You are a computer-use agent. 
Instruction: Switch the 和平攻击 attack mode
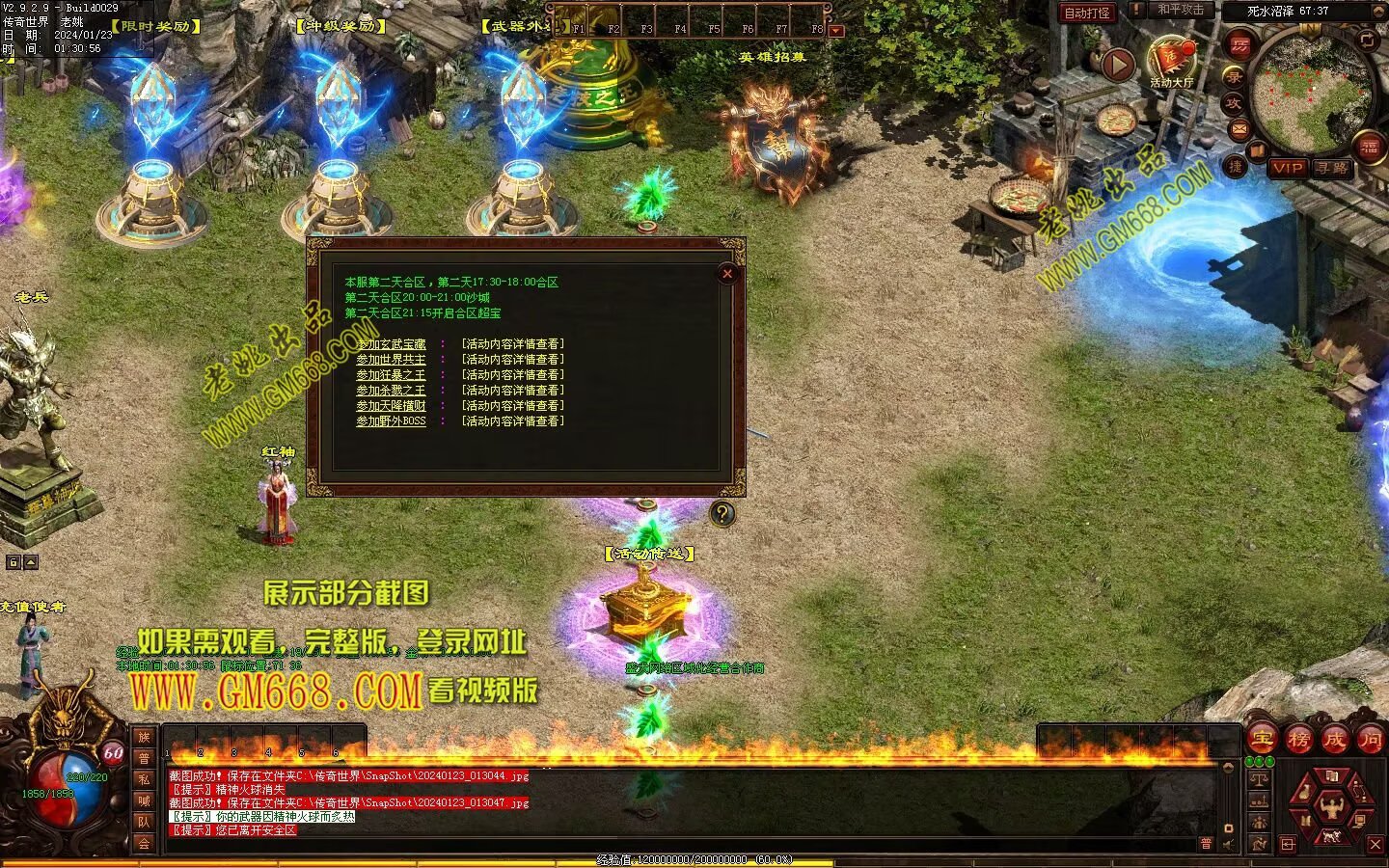pos(1180,11)
